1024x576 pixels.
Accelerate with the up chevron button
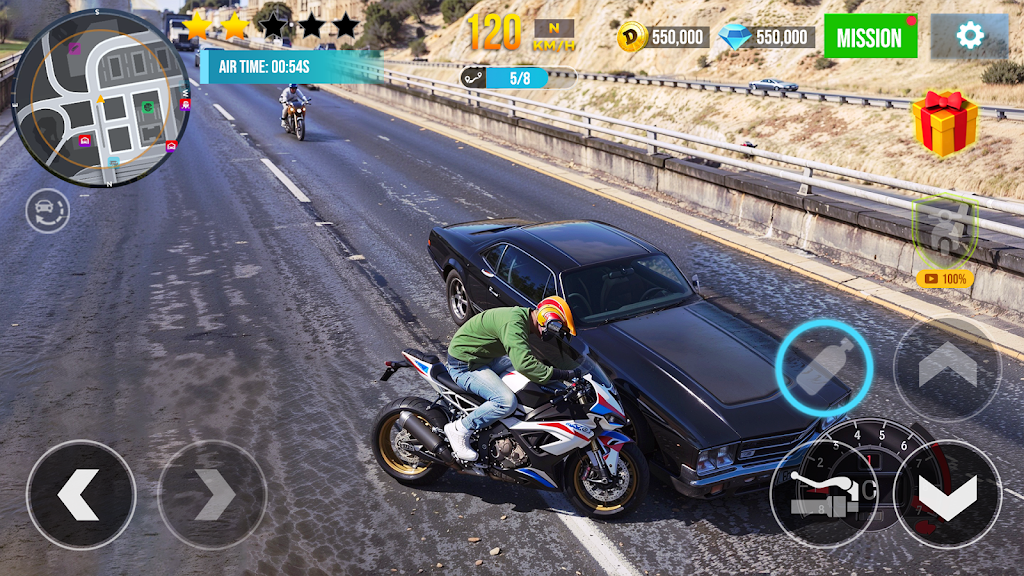pos(946,367)
